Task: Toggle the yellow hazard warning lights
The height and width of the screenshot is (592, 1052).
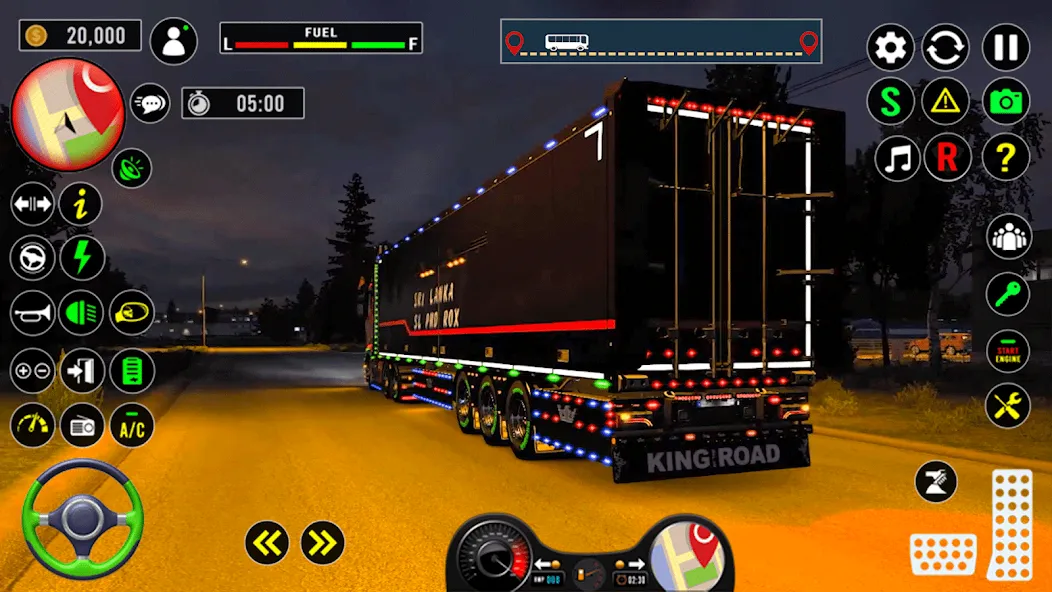Action: point(946,101)
